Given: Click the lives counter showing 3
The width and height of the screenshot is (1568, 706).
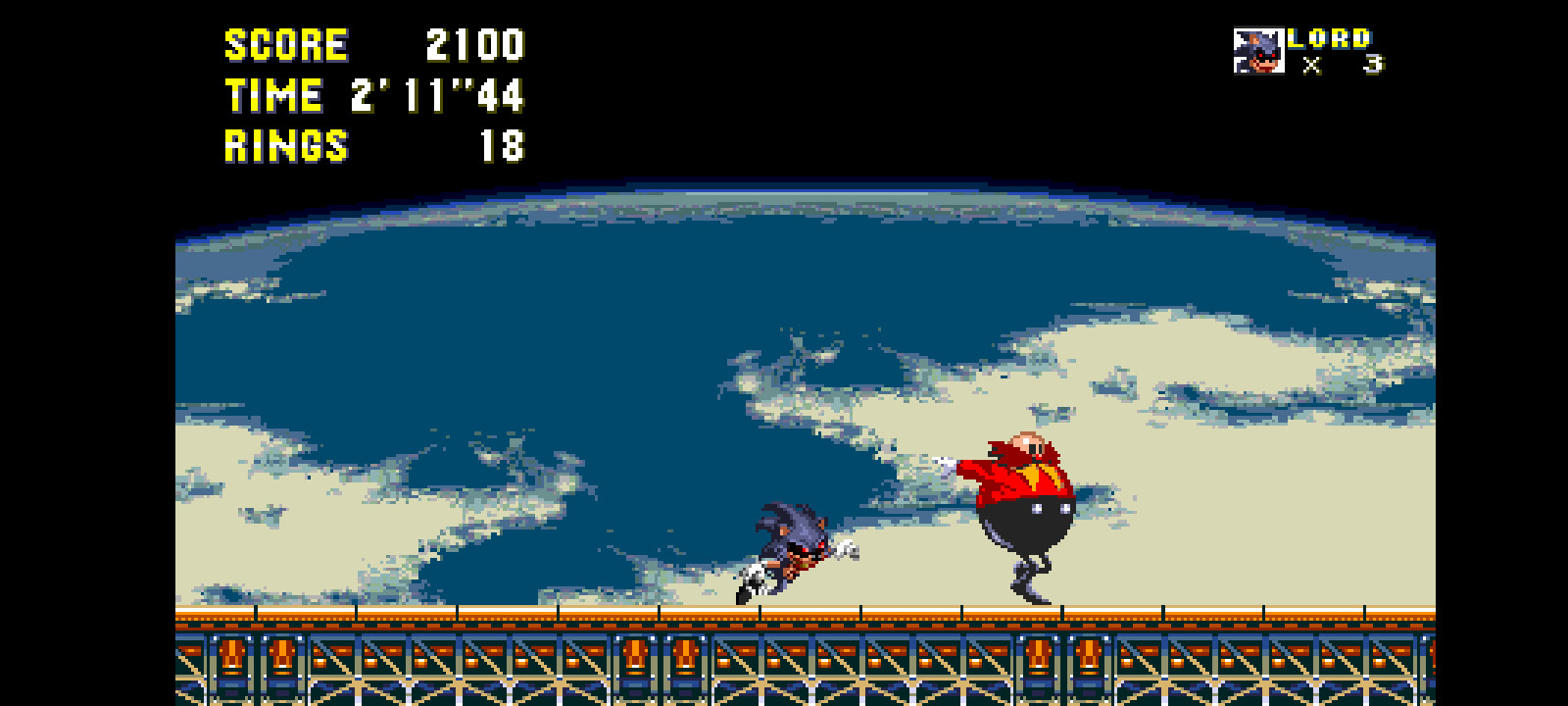Looking at the screenshot, I should coord(1372,62).
